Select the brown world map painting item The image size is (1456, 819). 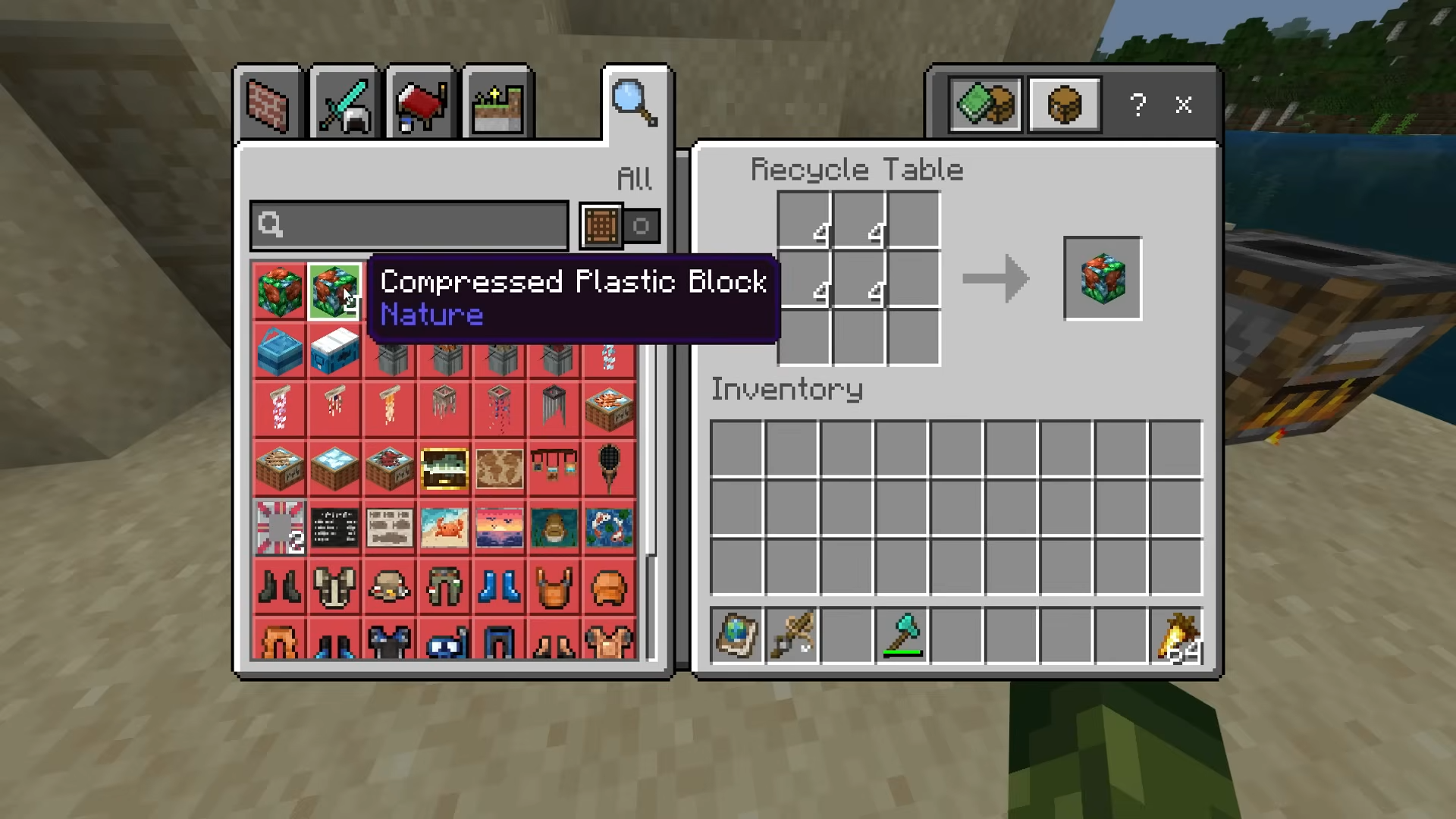[499, 468]
